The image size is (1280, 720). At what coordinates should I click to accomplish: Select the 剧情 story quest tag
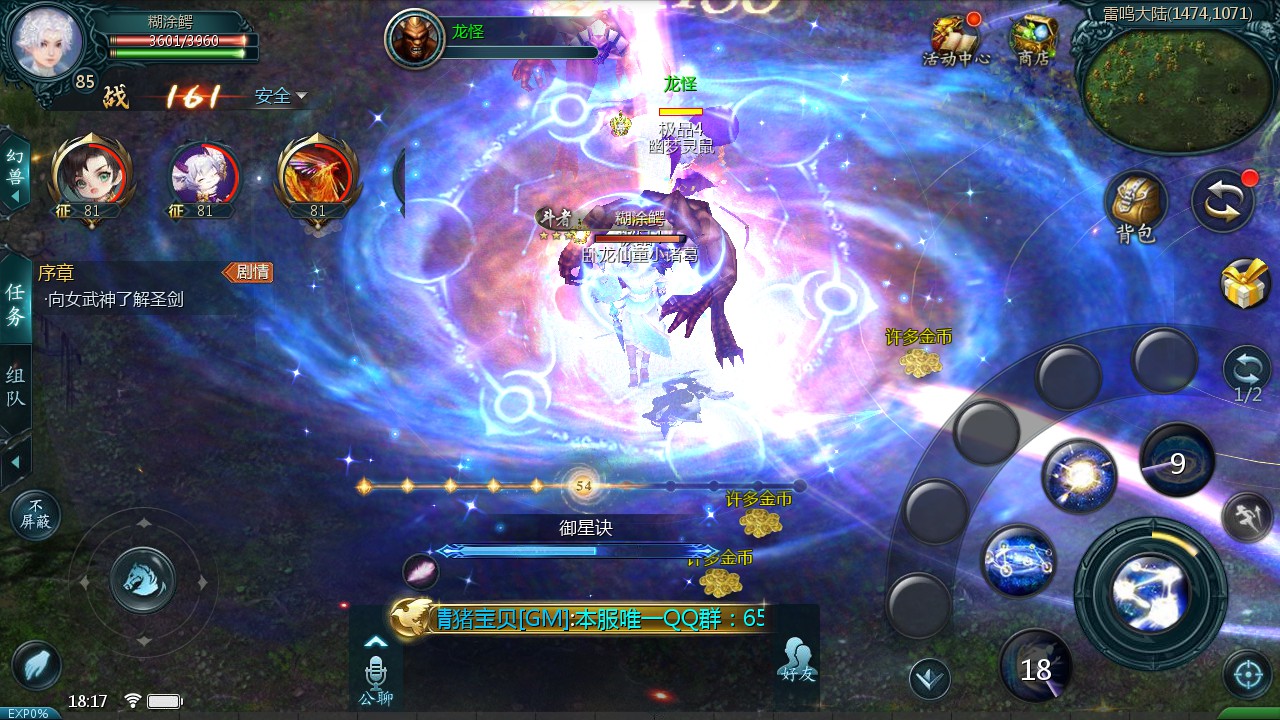[248, 272]
